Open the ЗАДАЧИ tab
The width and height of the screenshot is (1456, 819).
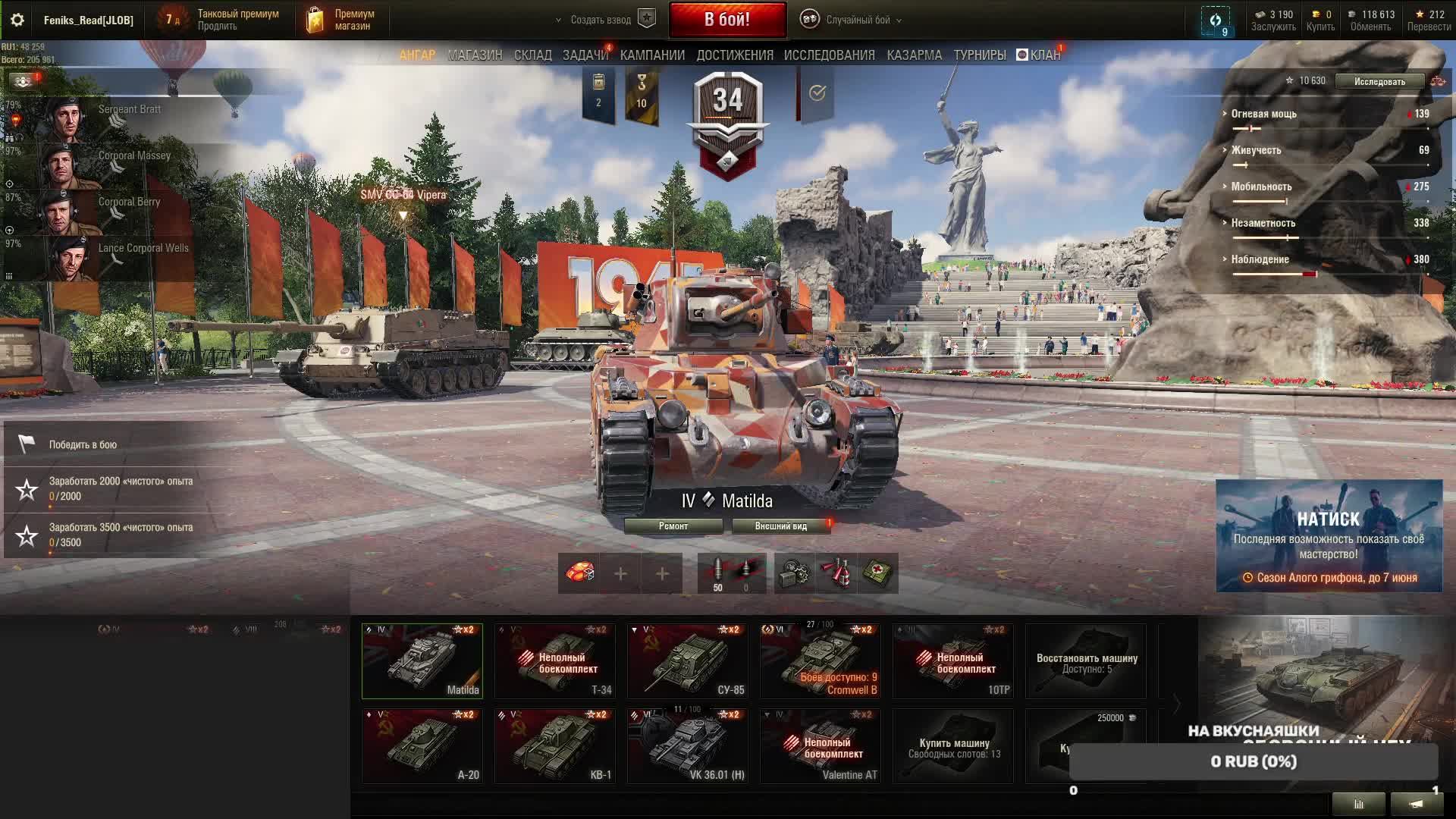pyautogui.click(x=585, y=55)
